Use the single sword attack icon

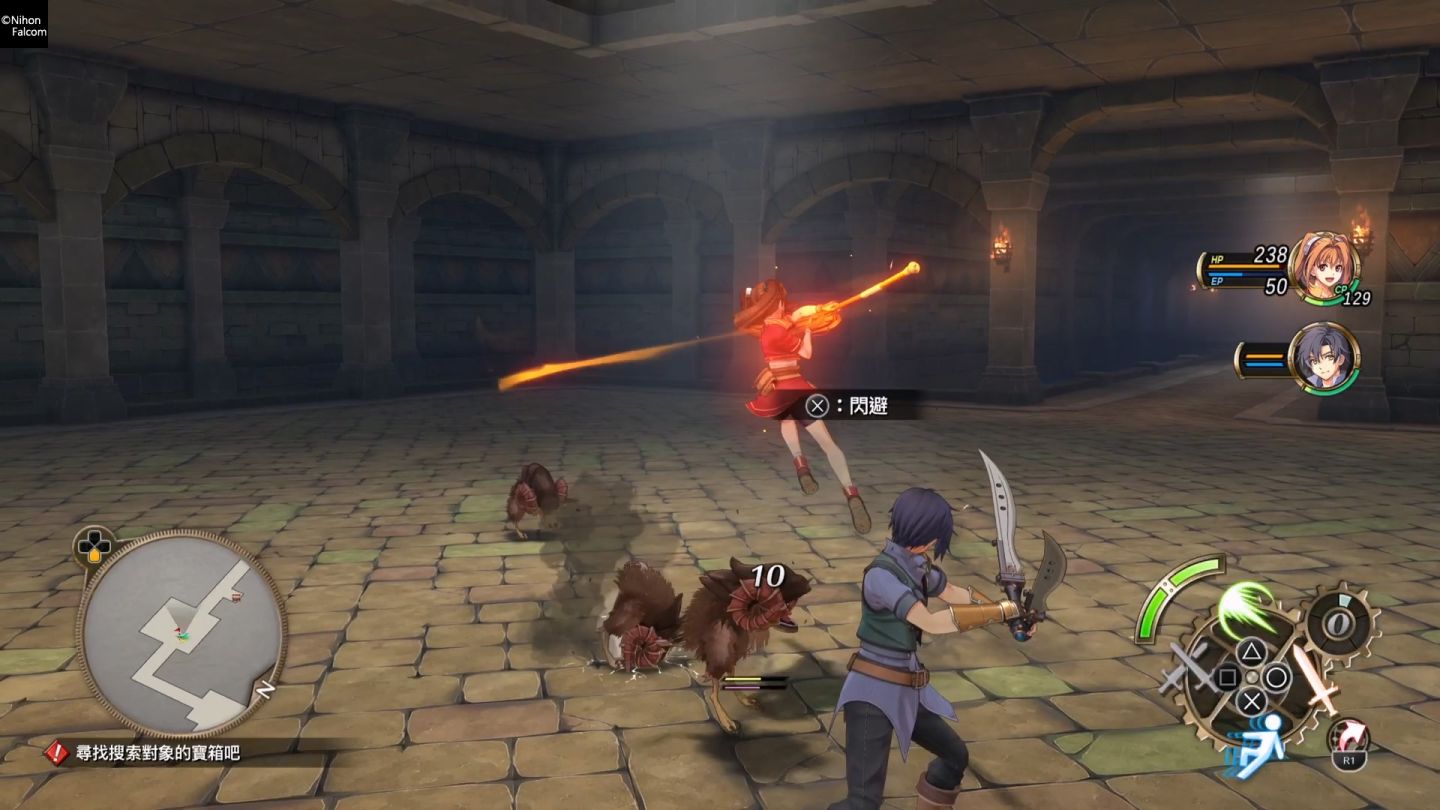click(x=1314, y=676)
